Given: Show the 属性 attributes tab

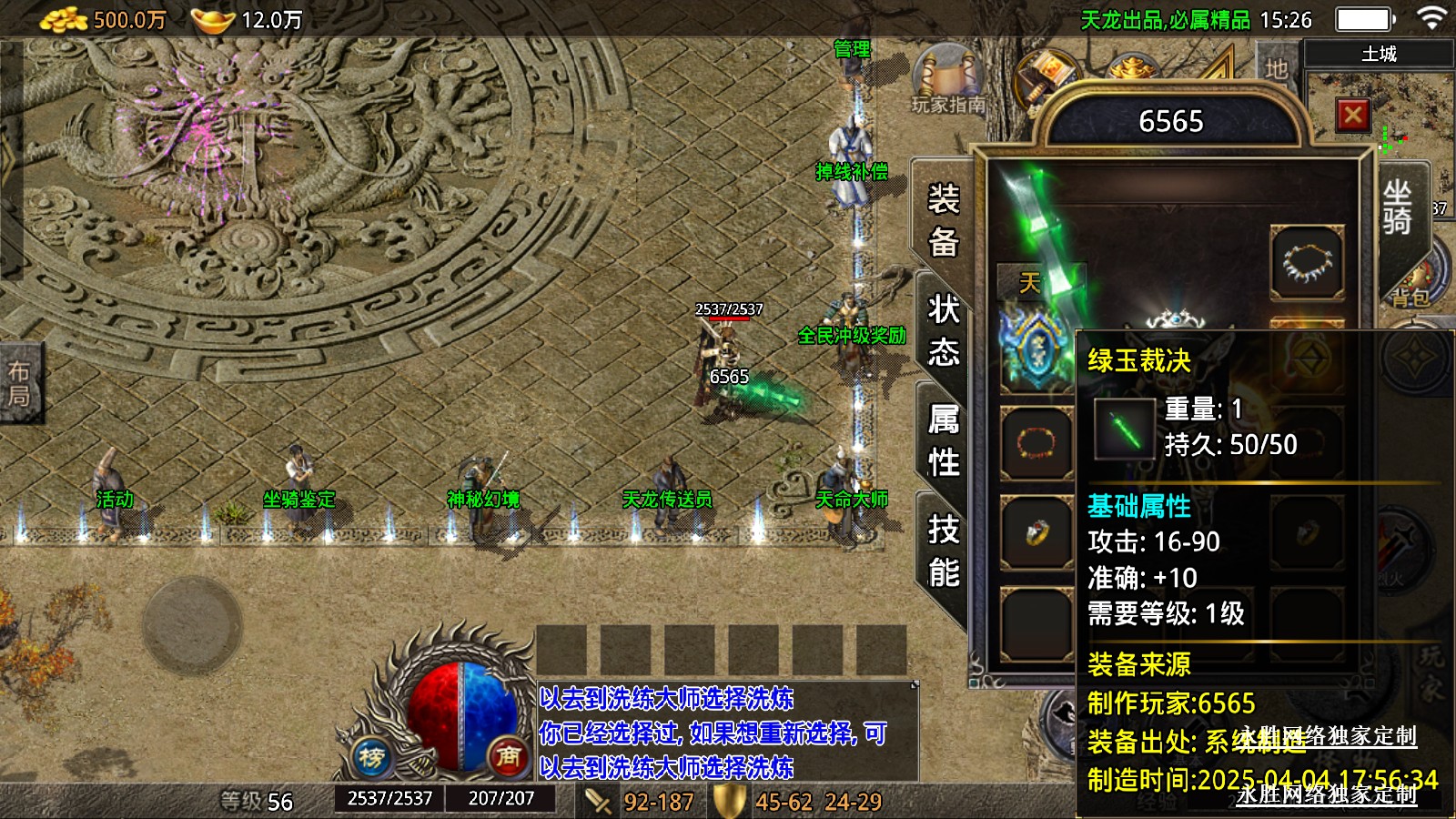Looking at the screenshot, I should click(943, 440).
